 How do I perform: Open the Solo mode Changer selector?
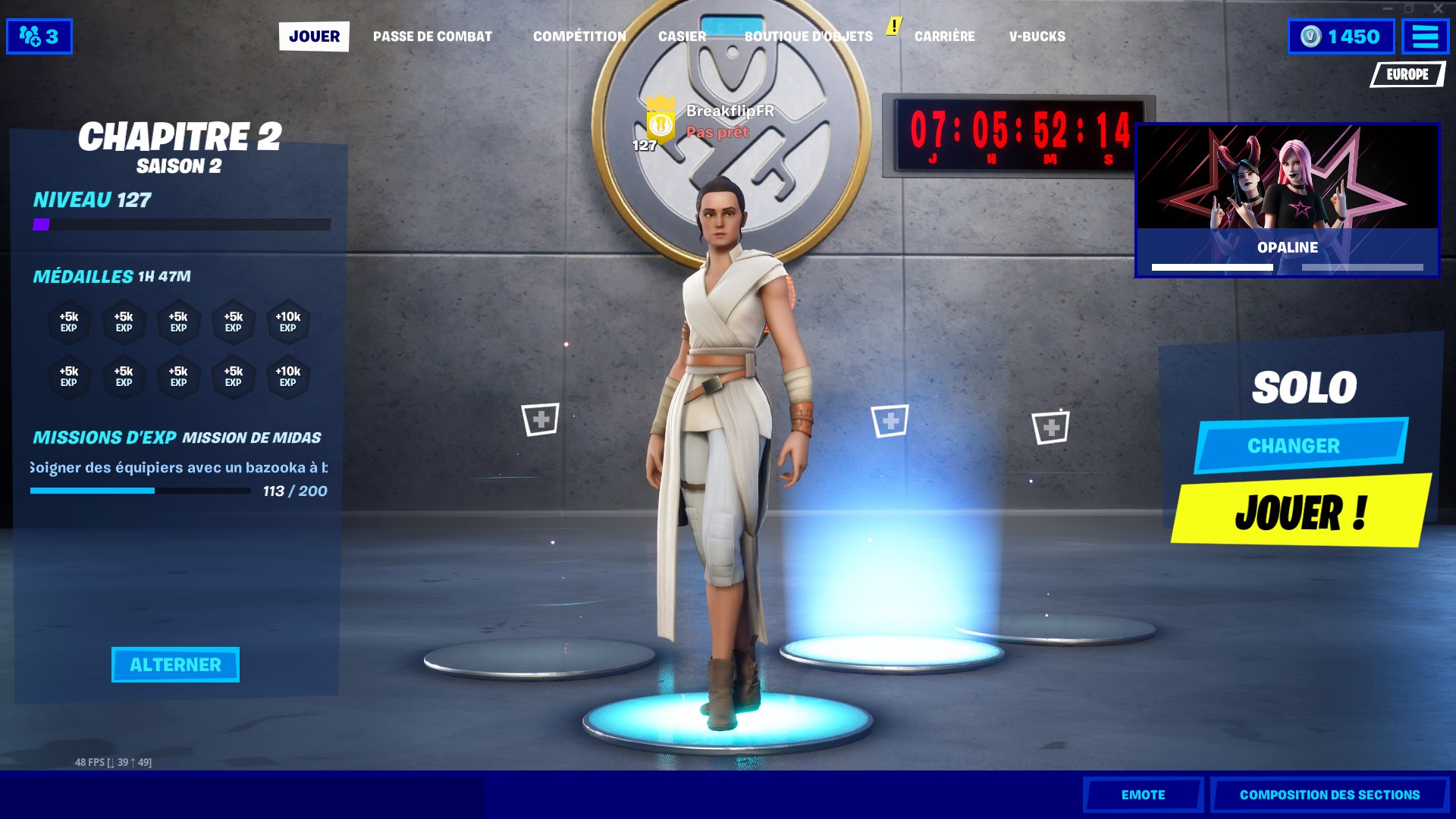point(1300,446)
